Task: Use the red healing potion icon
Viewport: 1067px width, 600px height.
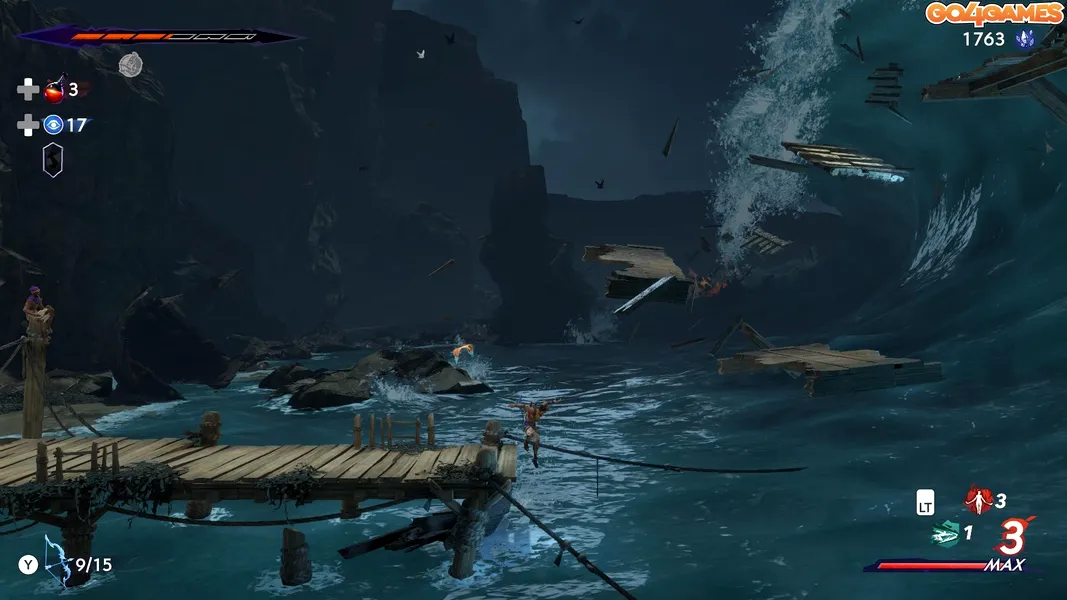Action: coord(54,90)
